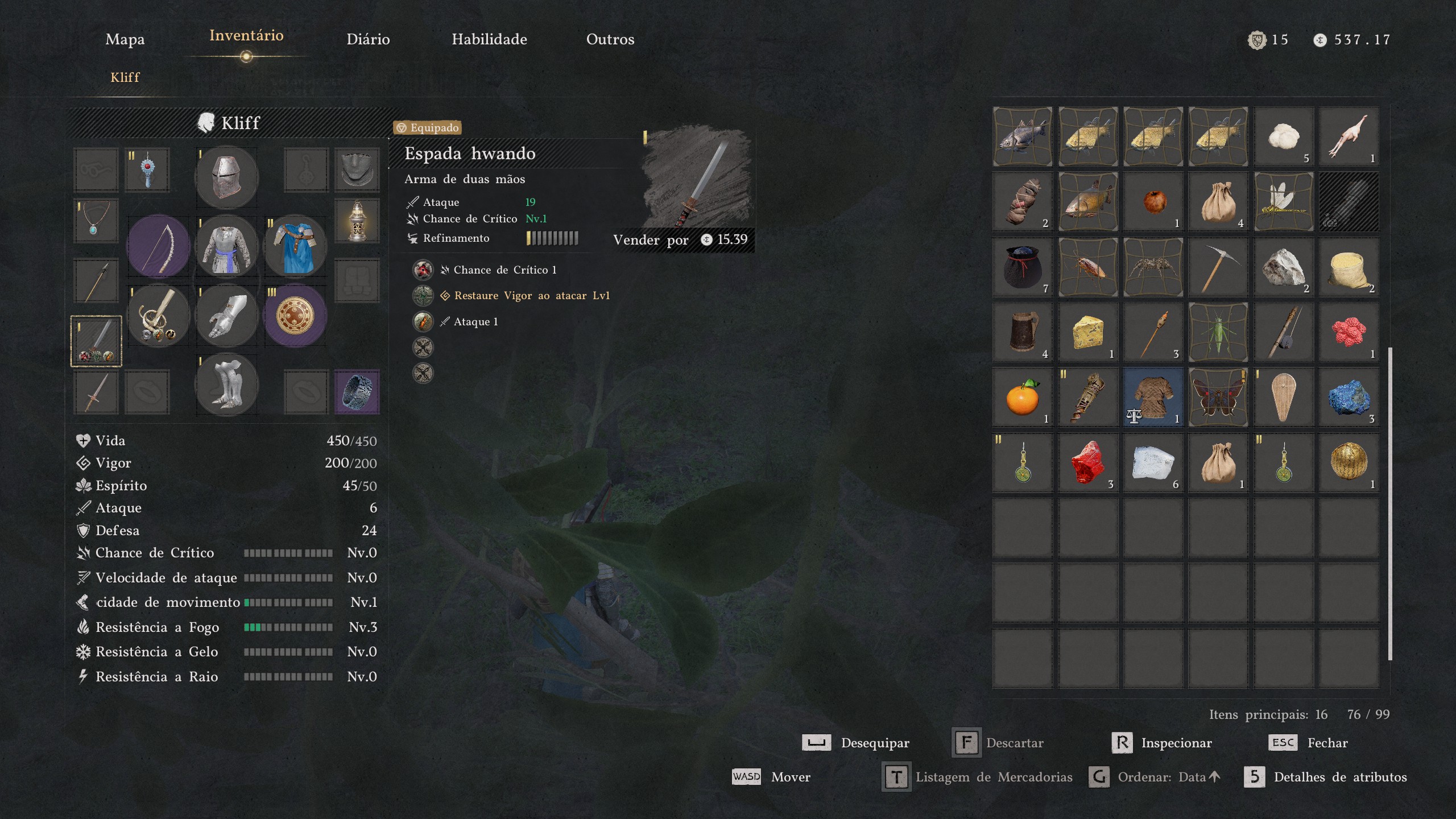The image size is (1456, 819).
Task: Select the orange fruit in inventory
Action: point(1022,398)
